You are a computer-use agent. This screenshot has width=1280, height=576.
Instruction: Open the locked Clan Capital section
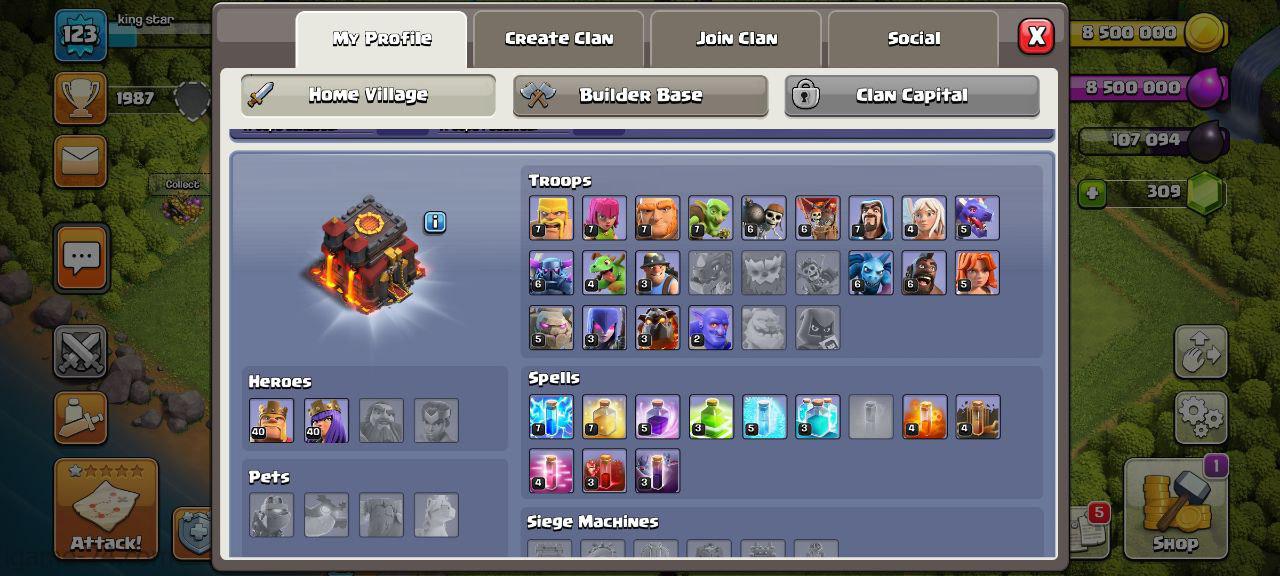[x=911, y=96]
